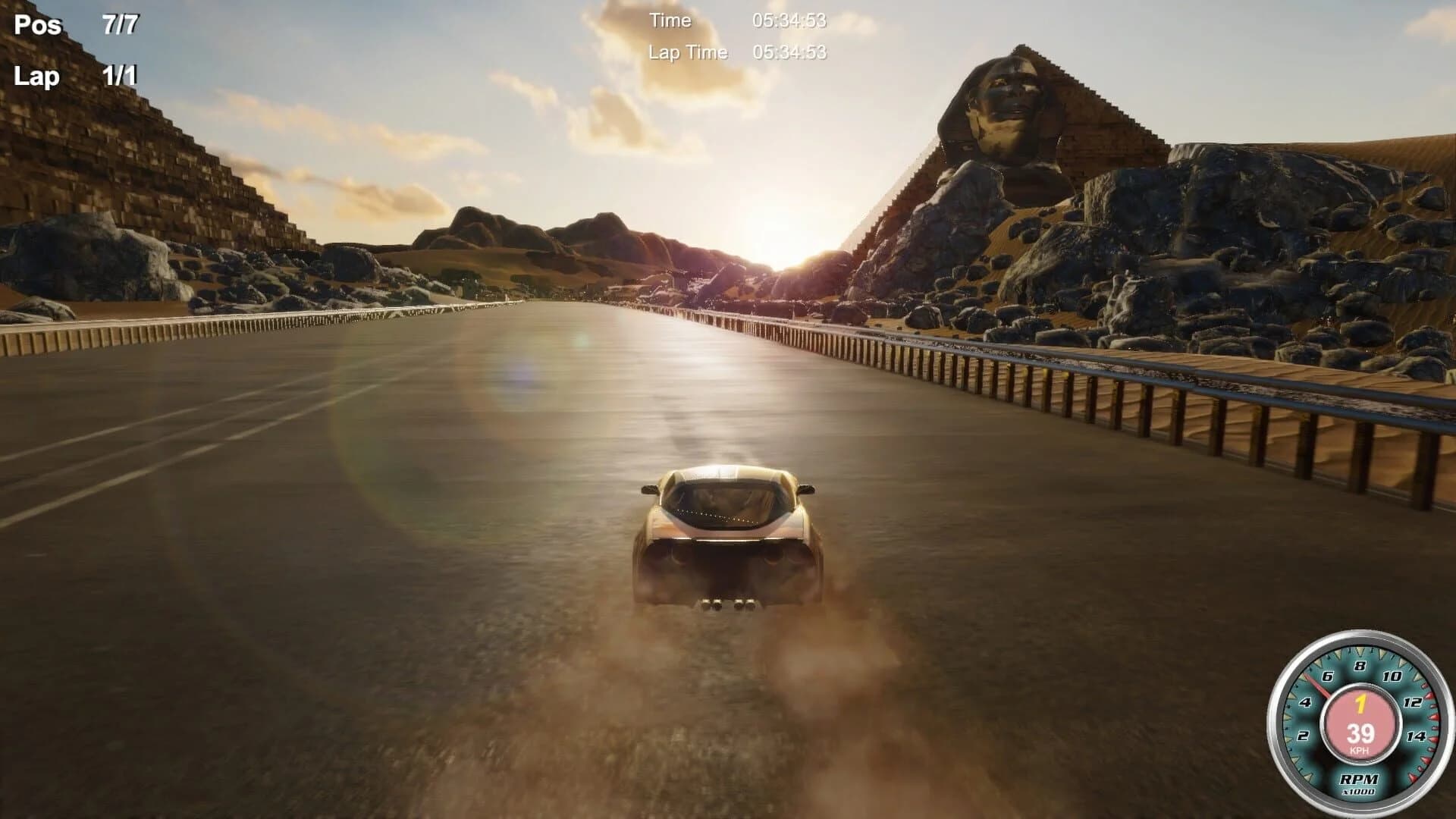The image size is (1456, 819).
Task: Click the player's silver race car
Action: click(728, 531)
